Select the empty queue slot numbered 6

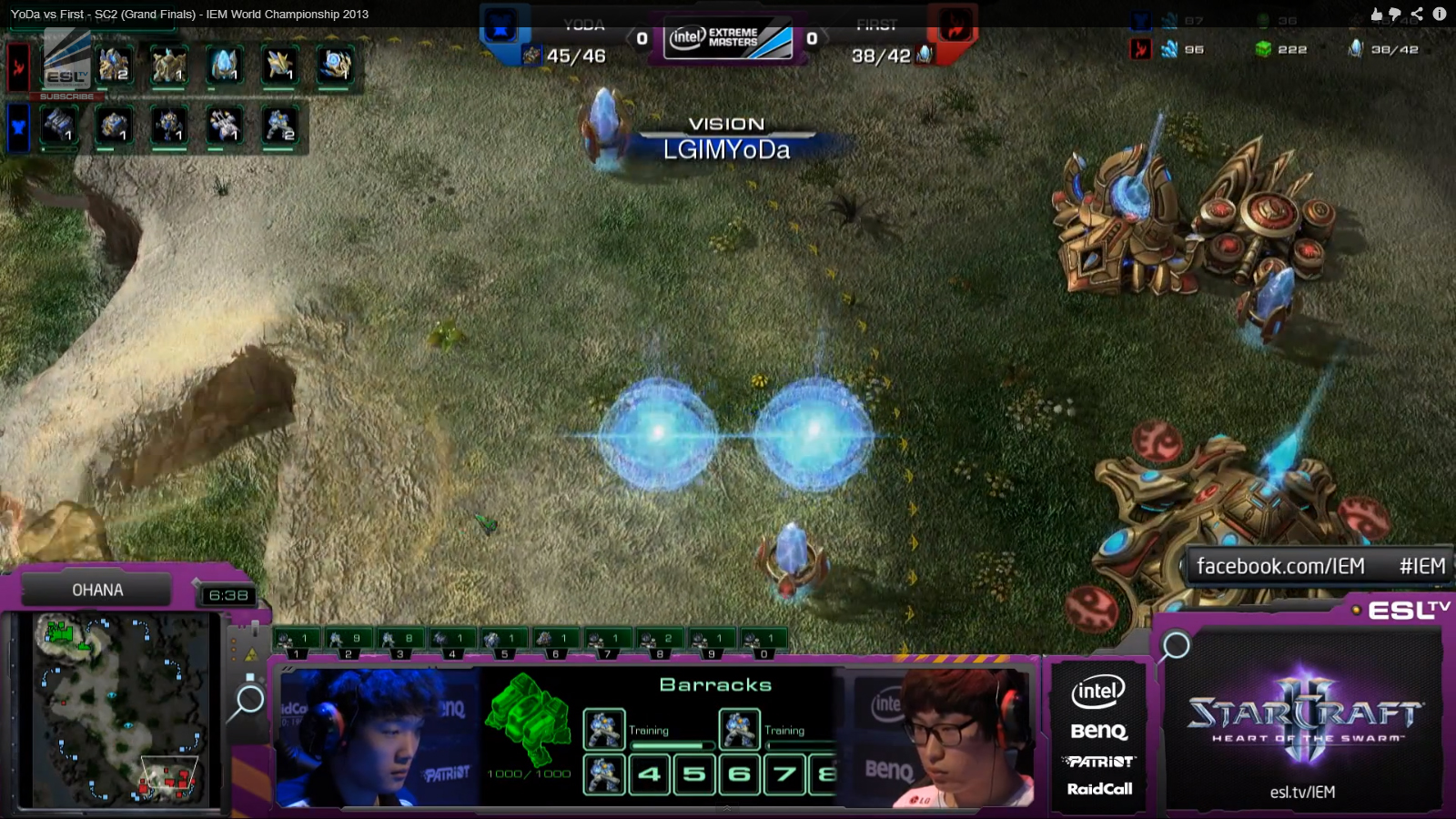click(740, 774)
